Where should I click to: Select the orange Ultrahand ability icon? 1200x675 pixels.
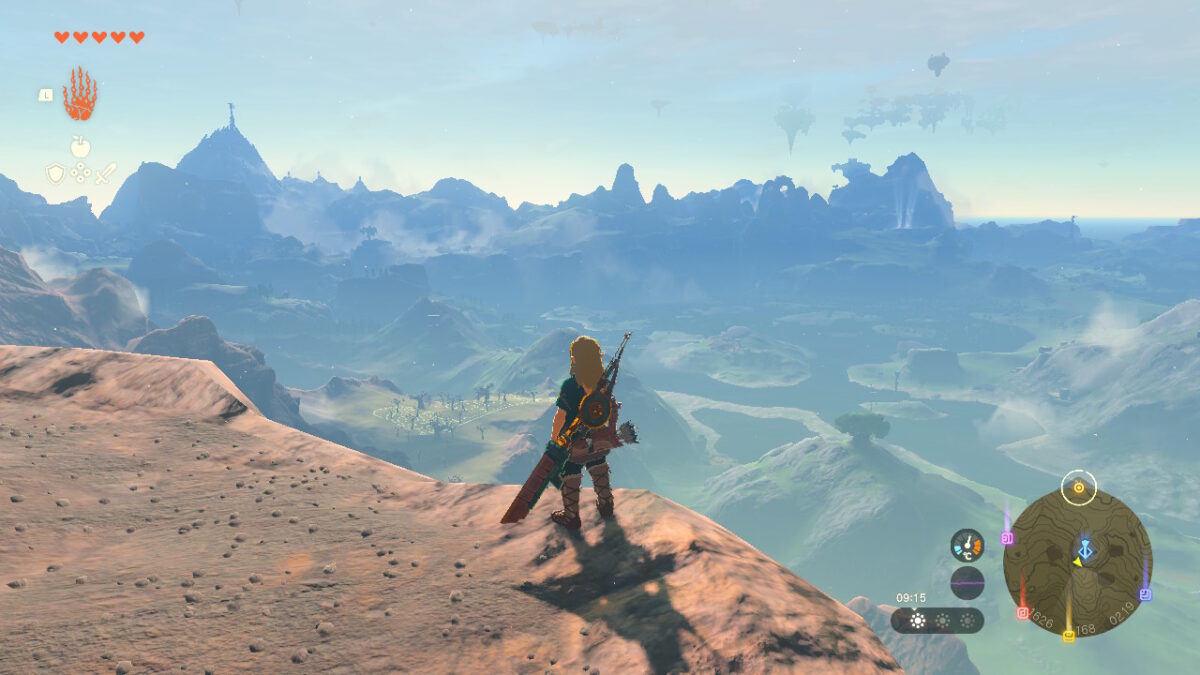(80, 95)
